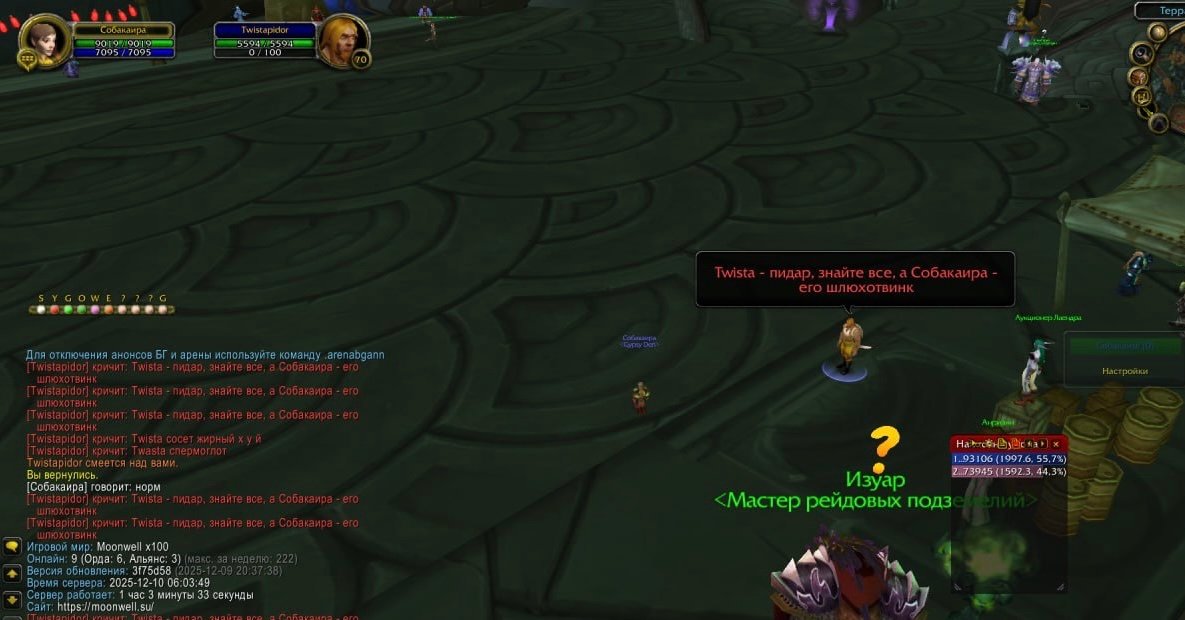The width and height of the screenshot is (1185, 620).
Task: Open the chat menu speech bubble button
Action: click(x=12, y=546)
